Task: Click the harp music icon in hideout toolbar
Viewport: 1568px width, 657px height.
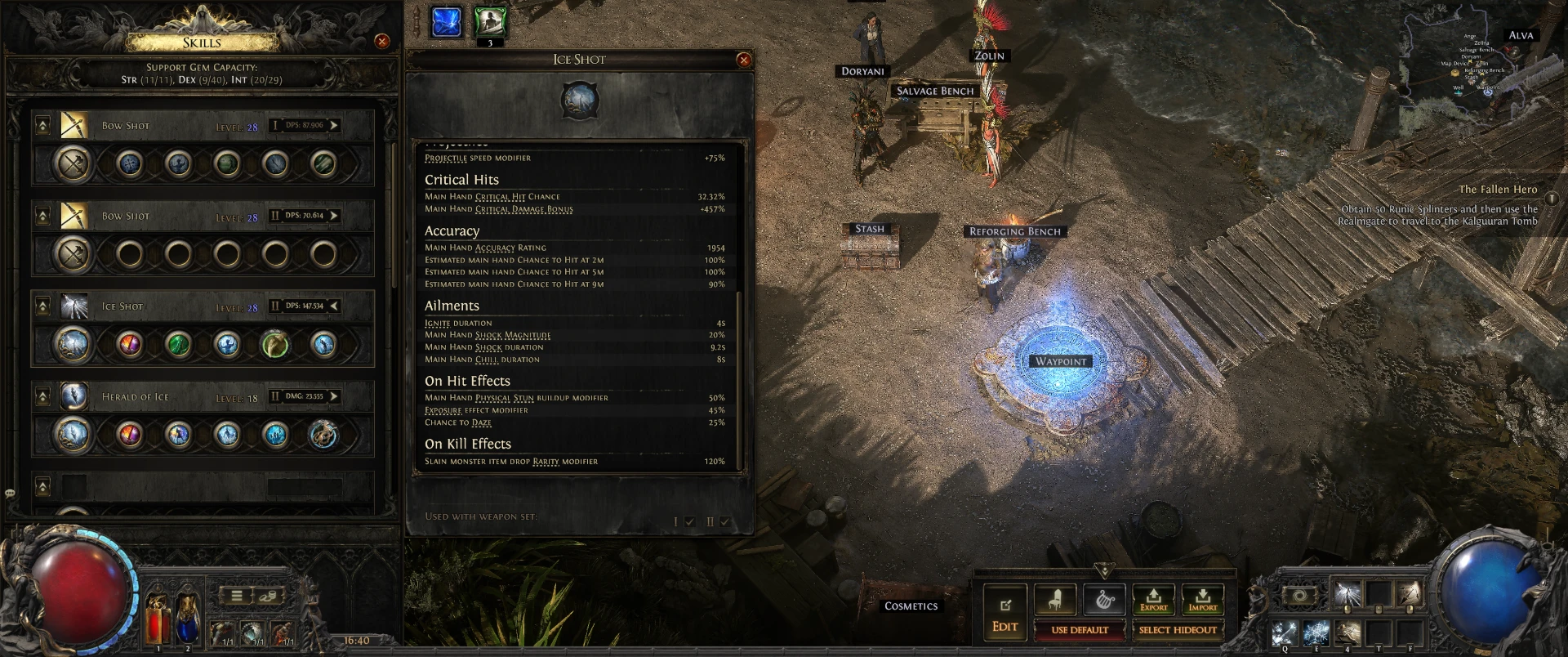Action: [x=1104, y=599]
